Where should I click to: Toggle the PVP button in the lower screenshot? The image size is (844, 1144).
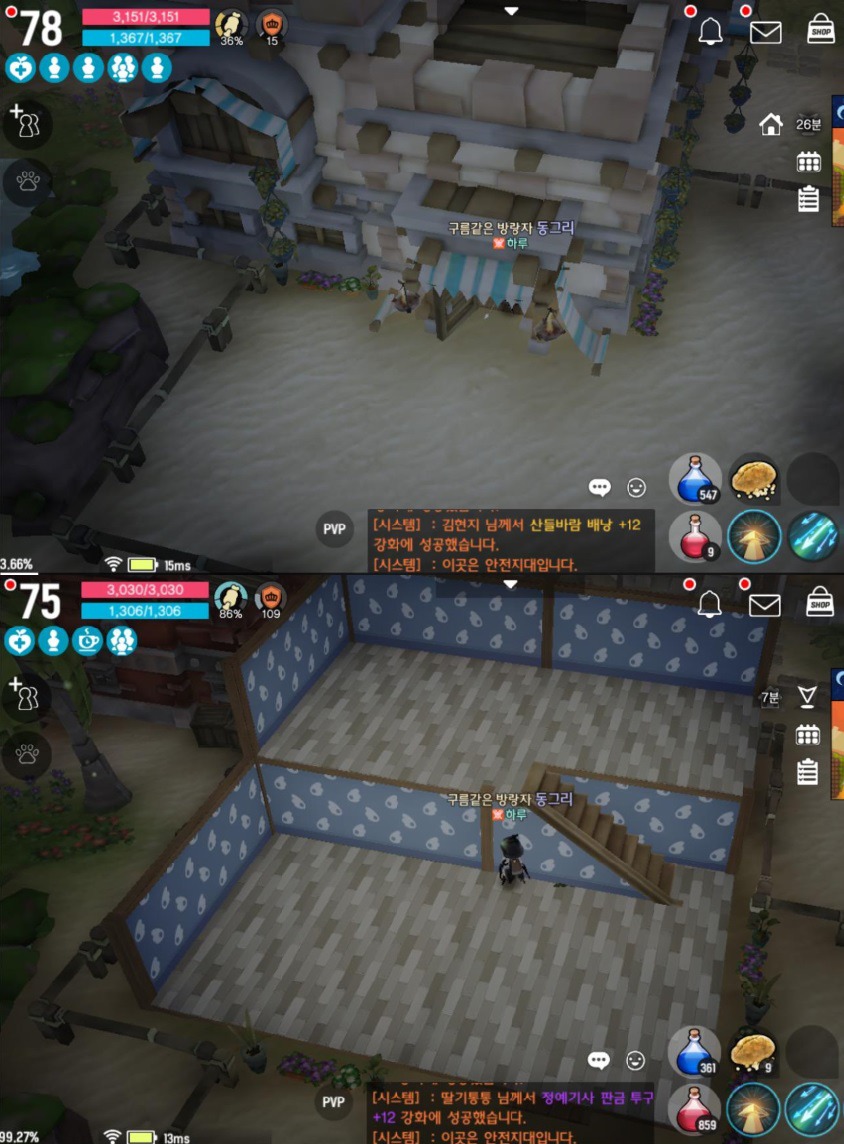(334, 1102)
